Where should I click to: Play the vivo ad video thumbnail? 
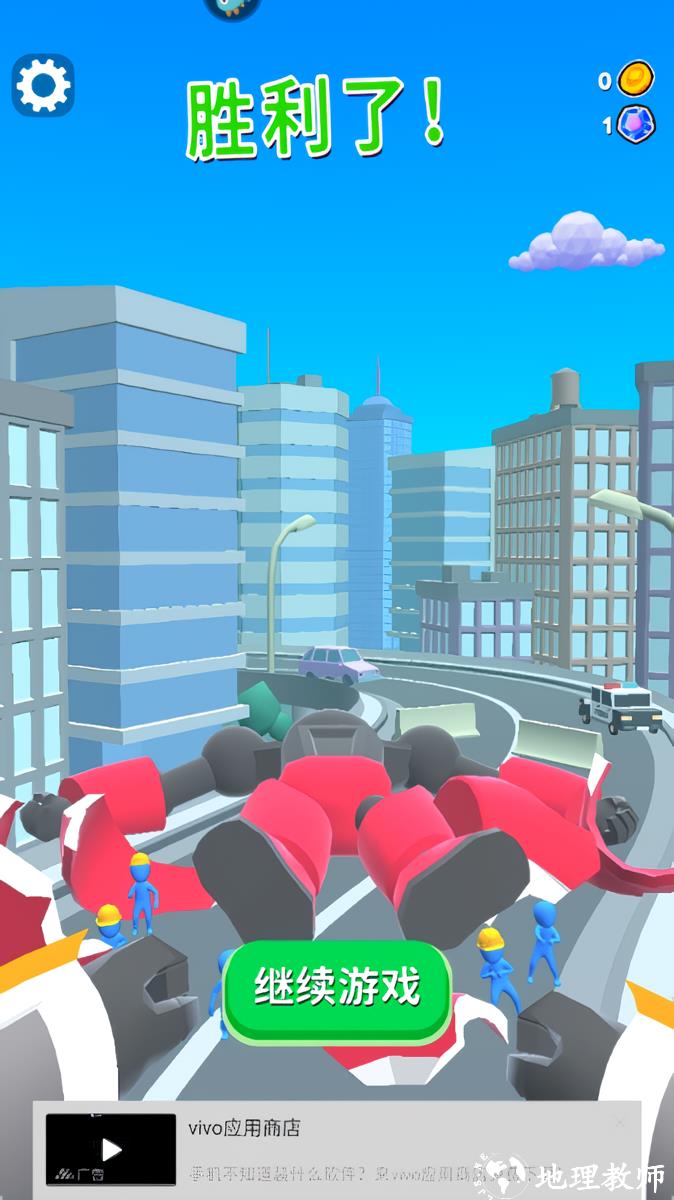(110, 1150)
